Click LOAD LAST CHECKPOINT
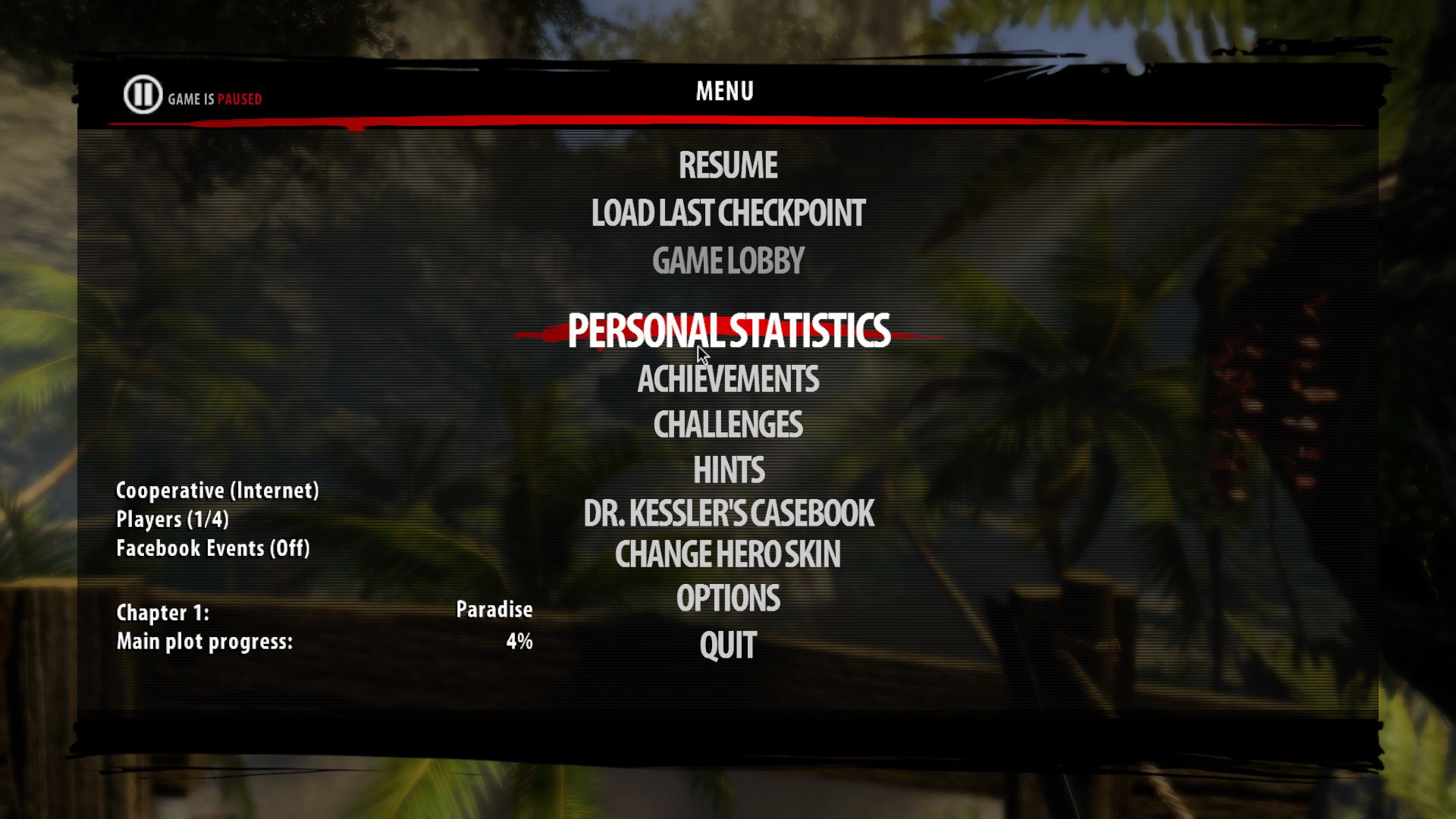The height and width of the screenshot is (819, 1456). 728,214
